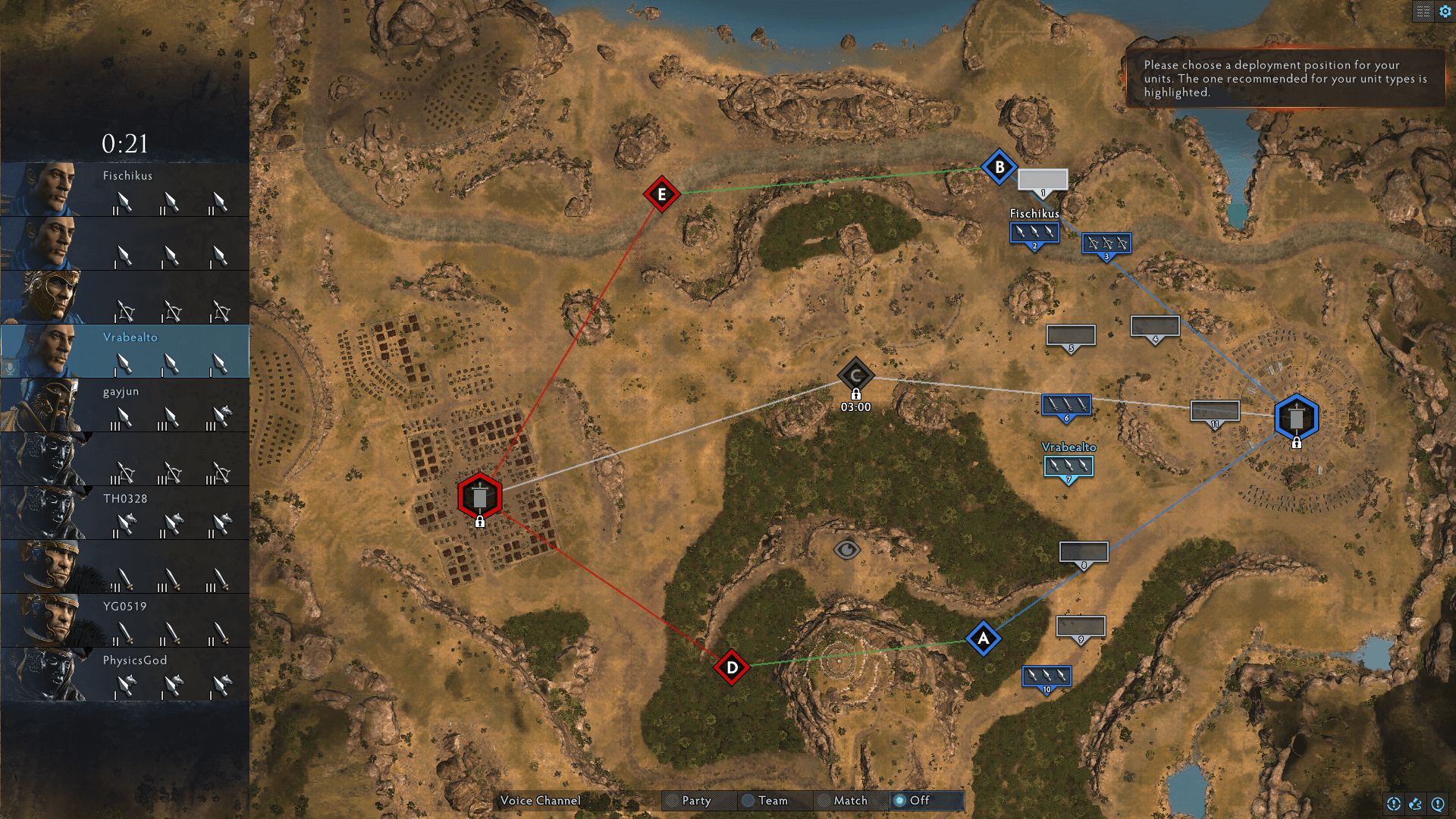Select deployment point E on the map
The width and height of the screenshot is (1456, 819).
tap(661, 195)
